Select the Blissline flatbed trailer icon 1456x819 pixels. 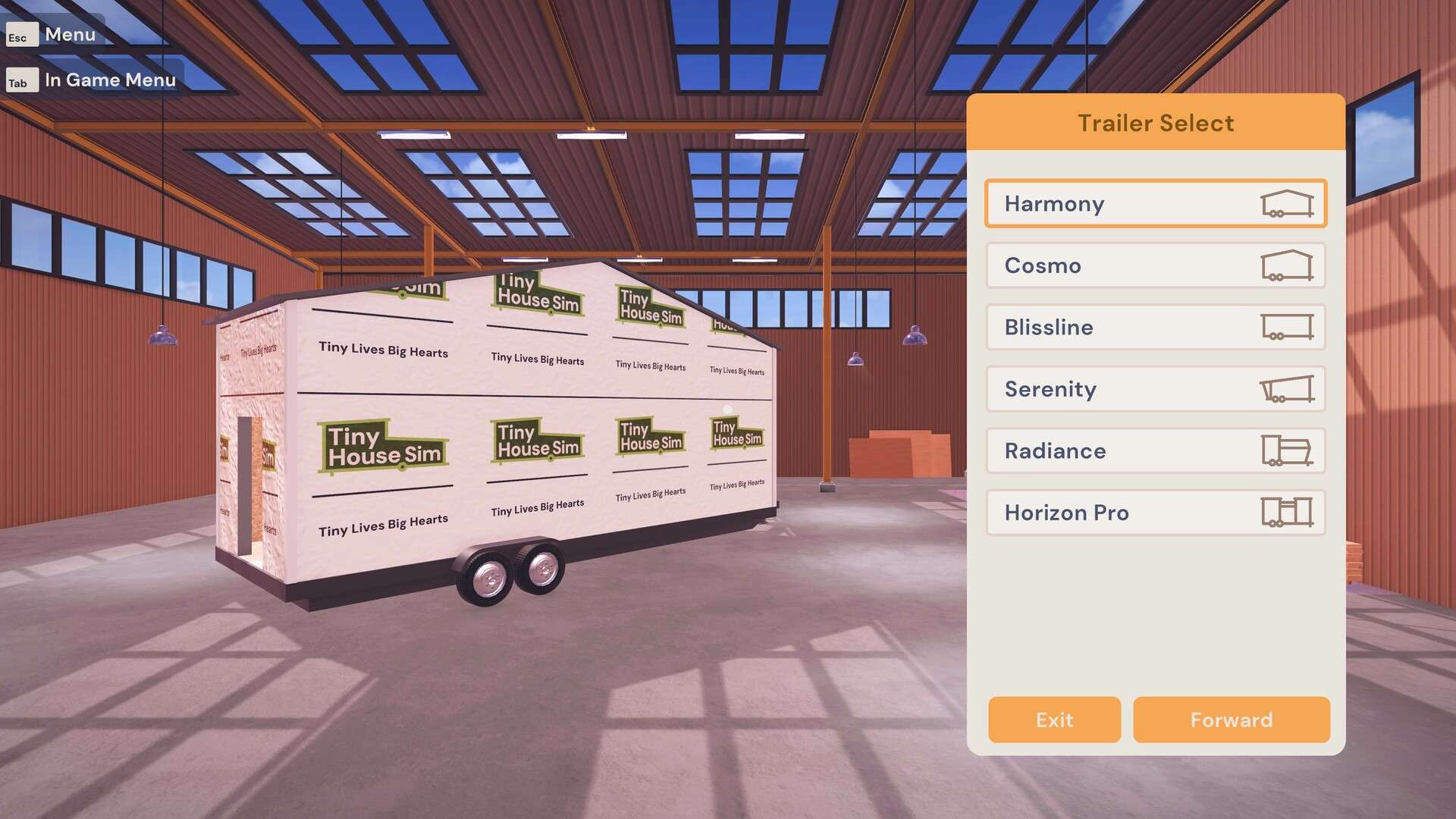(x=1288, y=327)
